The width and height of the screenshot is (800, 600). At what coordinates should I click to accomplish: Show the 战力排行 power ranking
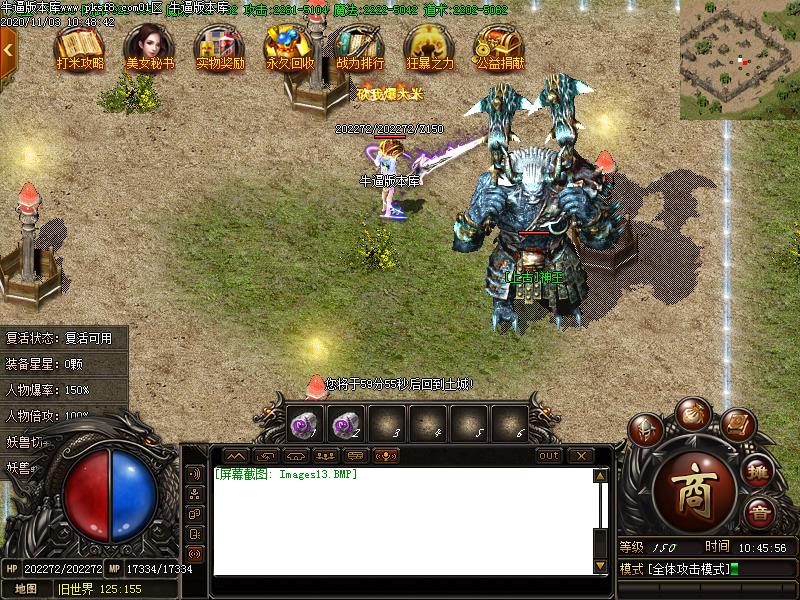pyautogui.click(x=360, y=46)
